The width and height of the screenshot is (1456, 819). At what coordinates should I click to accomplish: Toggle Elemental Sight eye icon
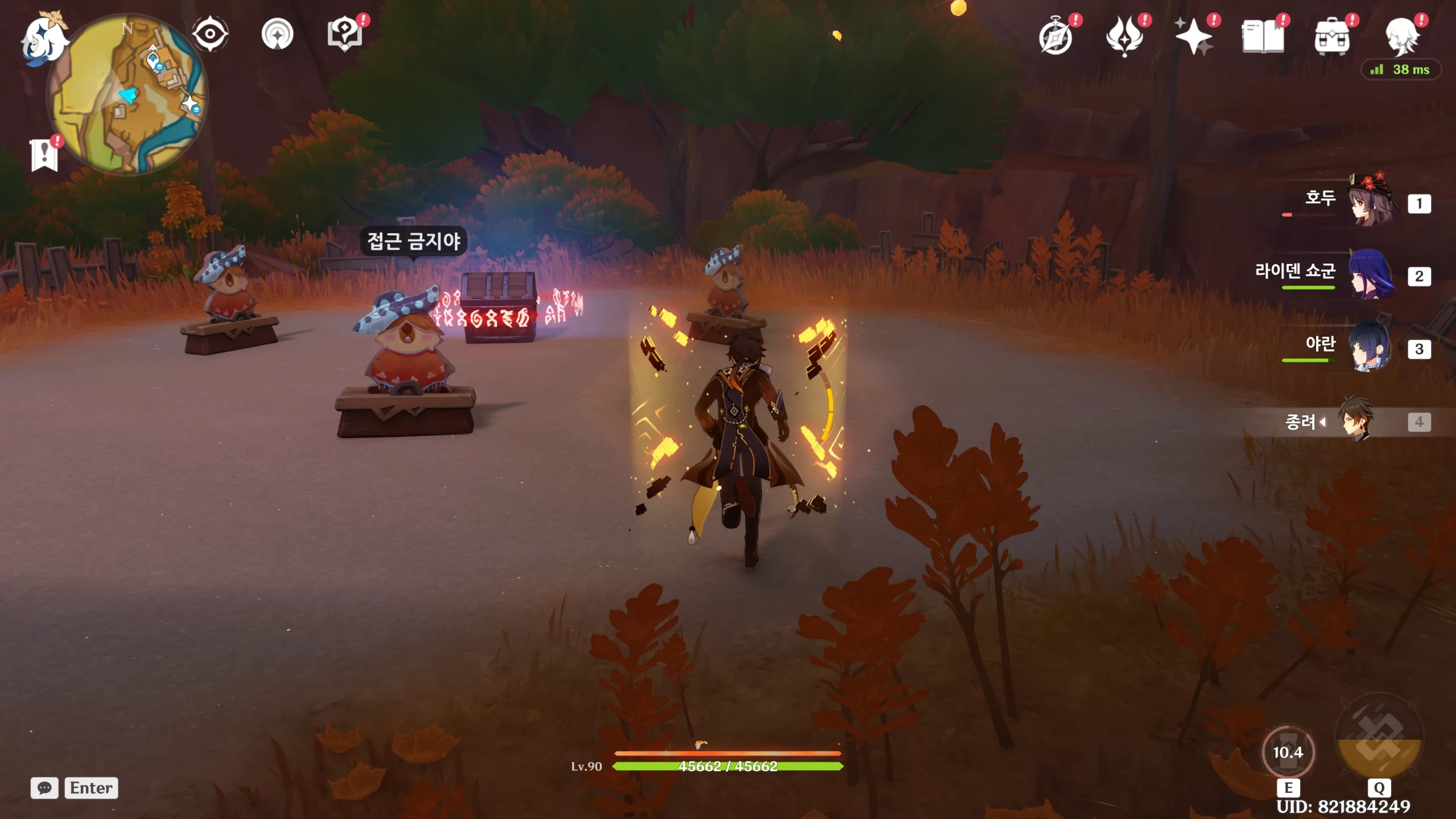210,34
